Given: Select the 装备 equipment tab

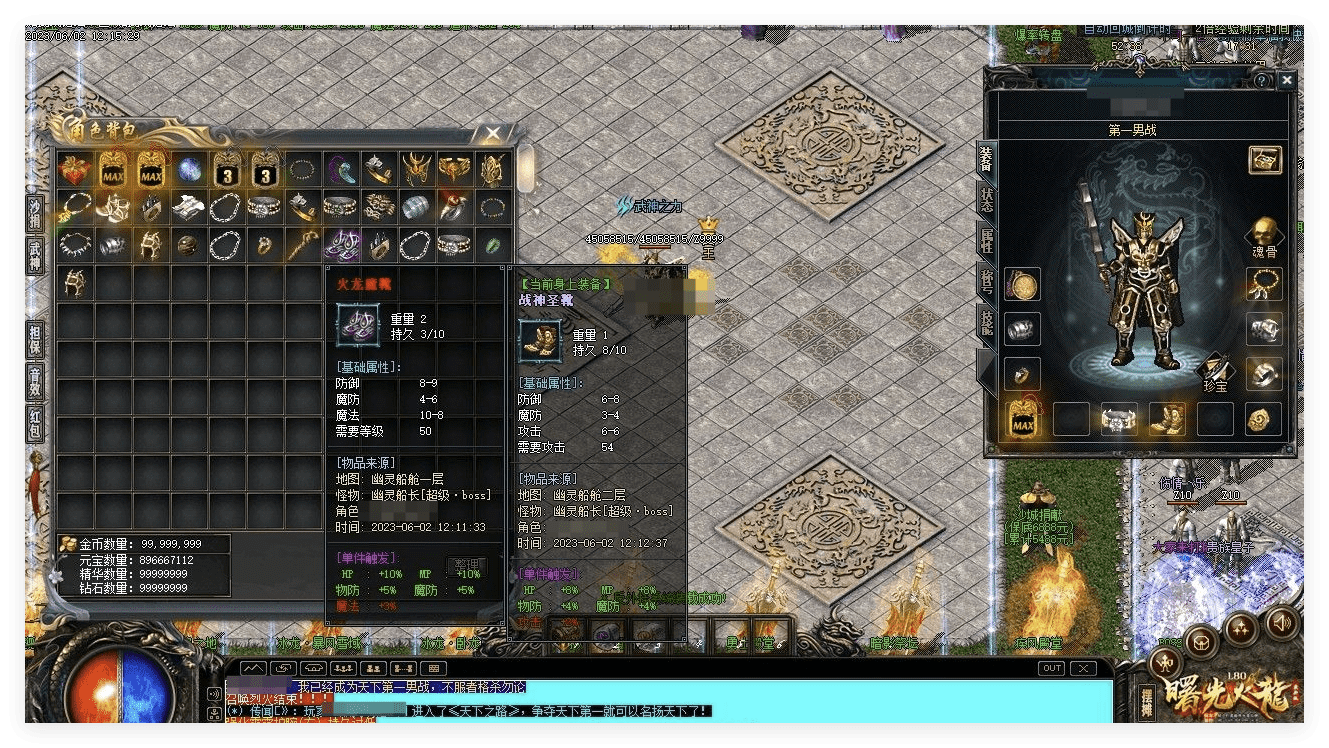Looking at the screenshot, I should [986, 158].
